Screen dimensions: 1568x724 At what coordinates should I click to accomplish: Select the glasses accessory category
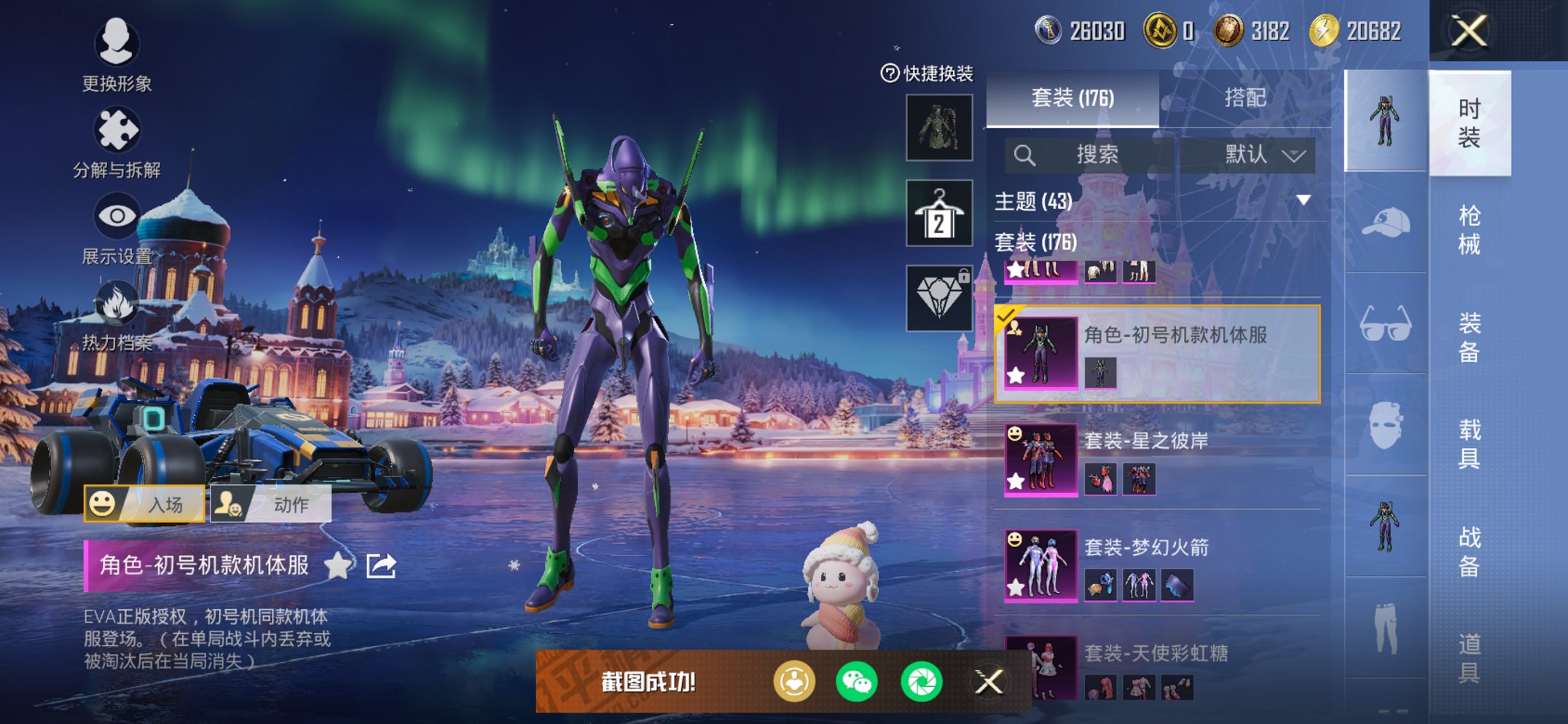click(x=1385, y=324)
